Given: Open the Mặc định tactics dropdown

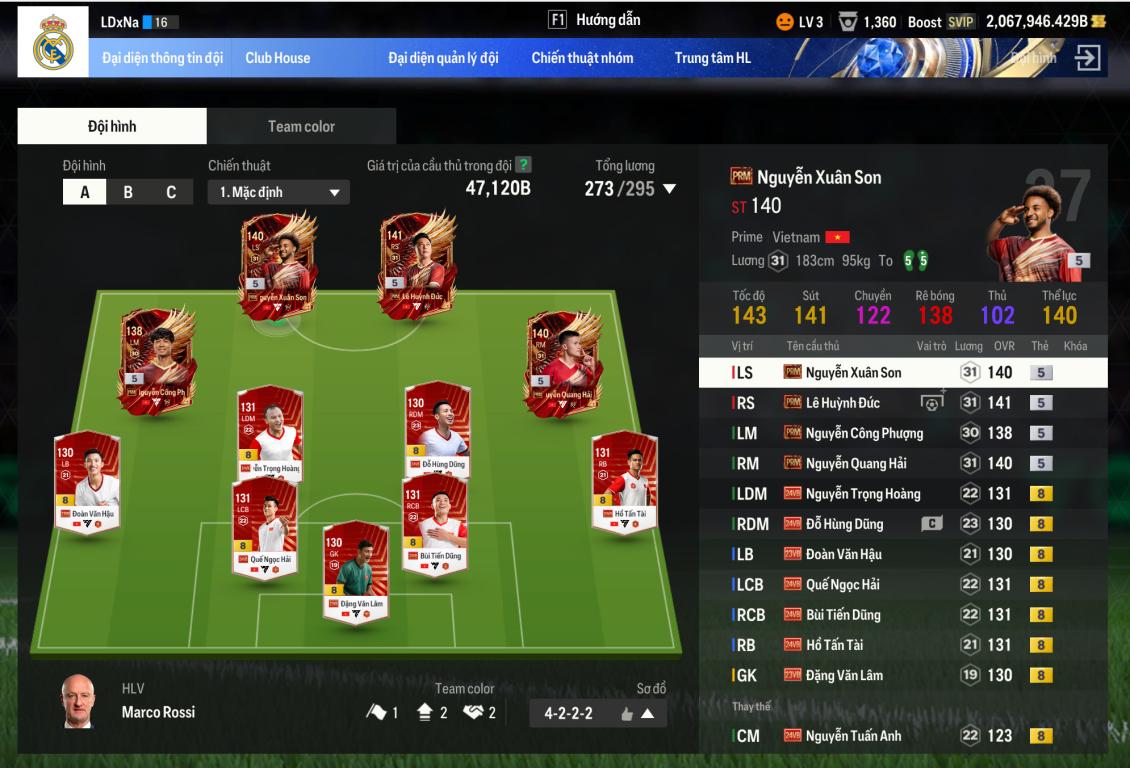Looking at the screenshot, I should [x=279, y=192].
